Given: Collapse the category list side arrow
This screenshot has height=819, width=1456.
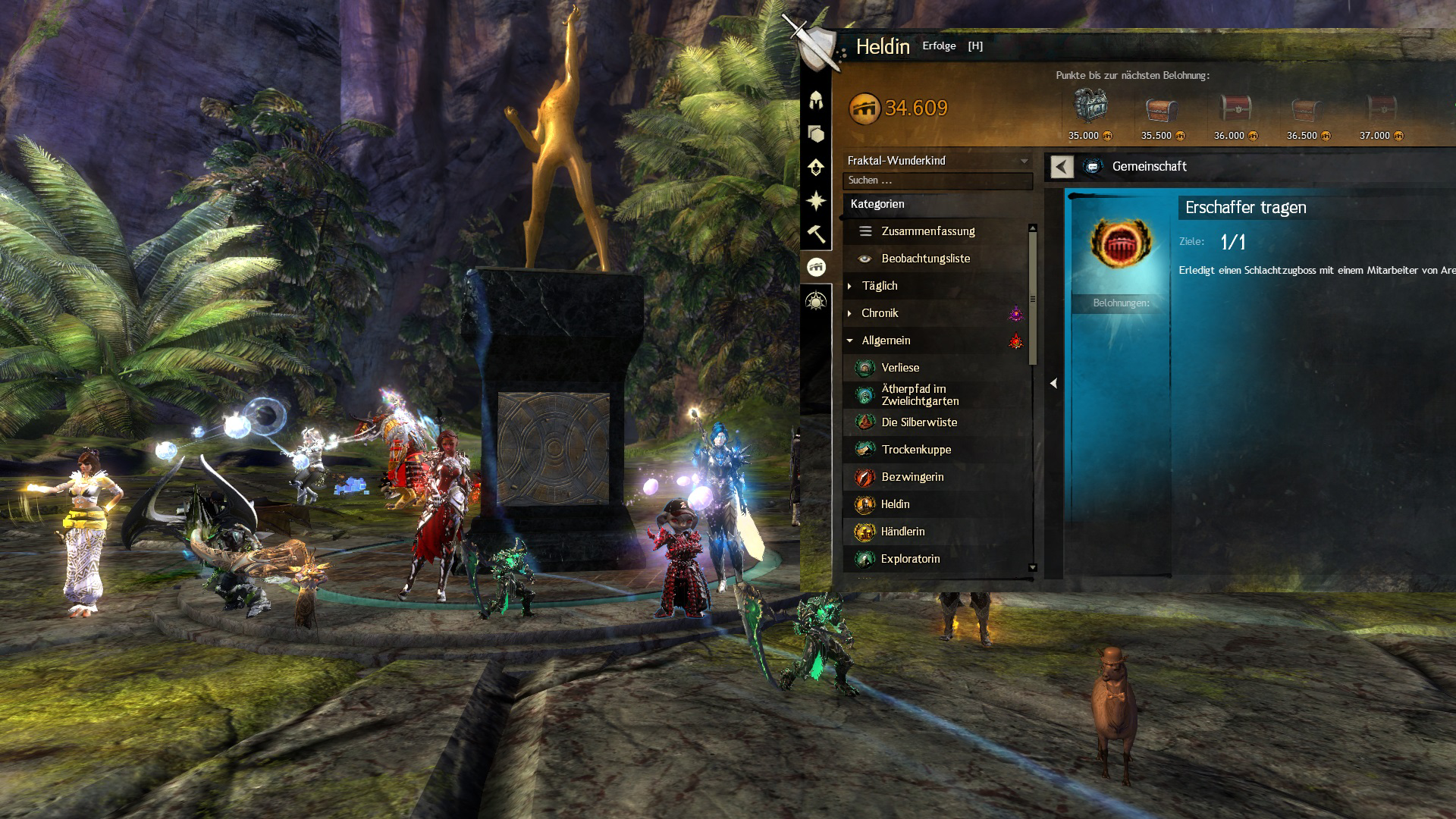Looking at the screenshot, I should pos(1053,384).
